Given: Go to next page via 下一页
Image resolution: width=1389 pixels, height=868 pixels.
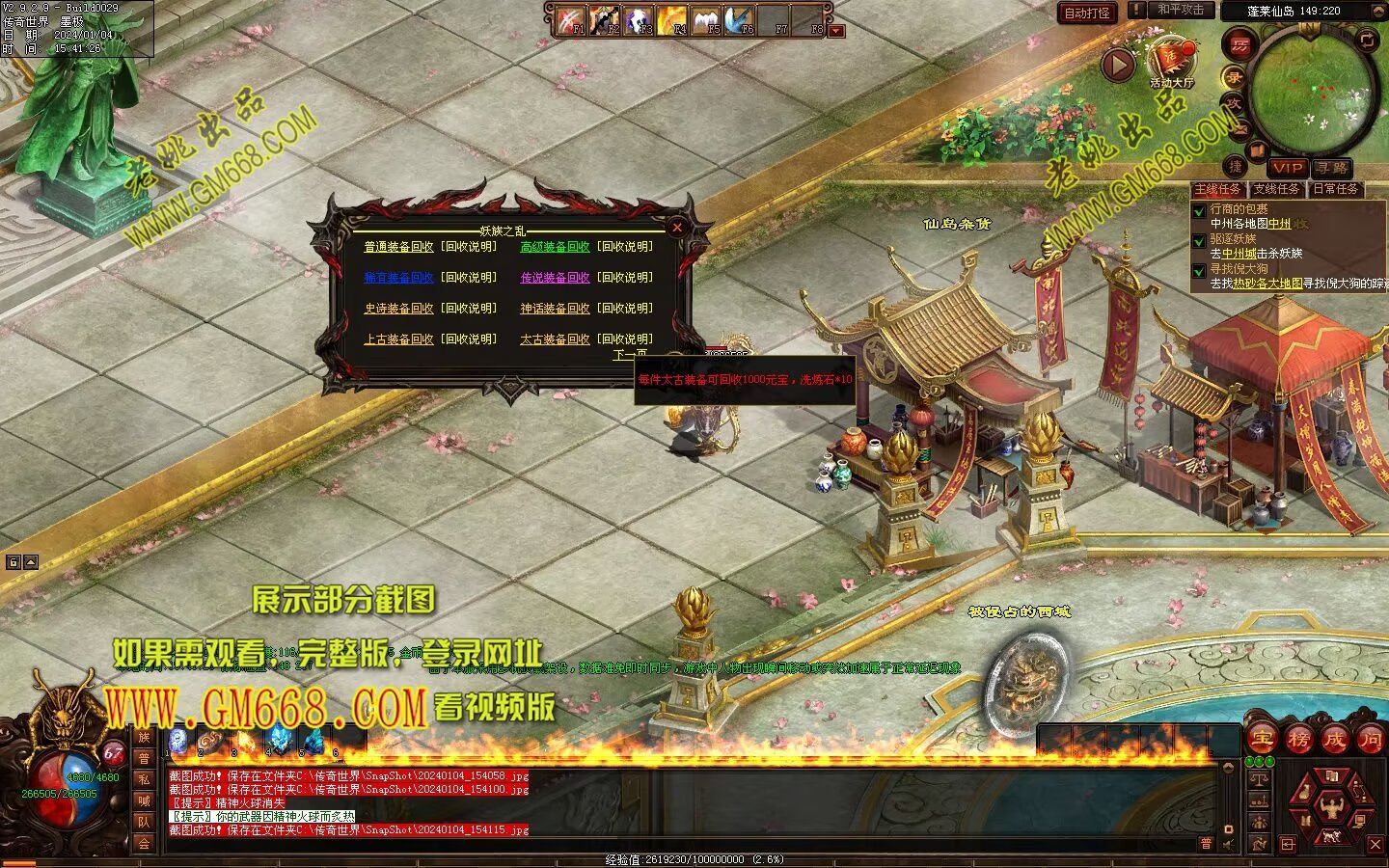Looking at the screenshot, I should (x=630, y=355).
